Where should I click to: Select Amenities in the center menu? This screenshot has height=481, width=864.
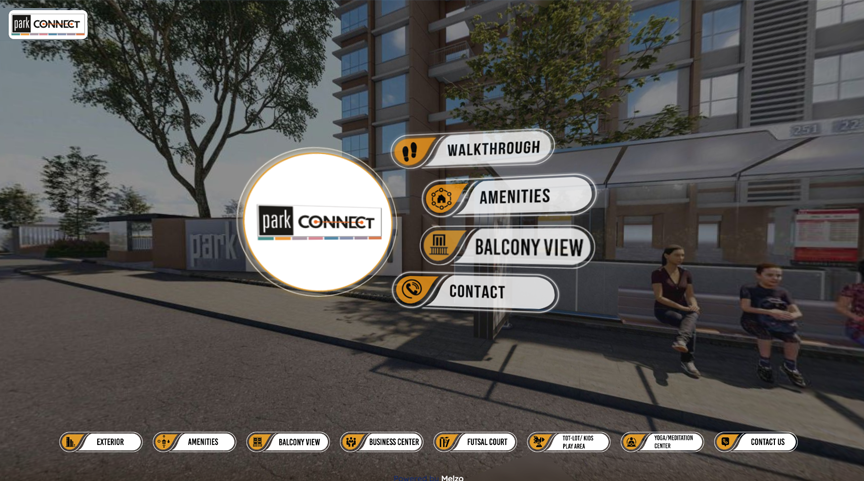[508, 197]
